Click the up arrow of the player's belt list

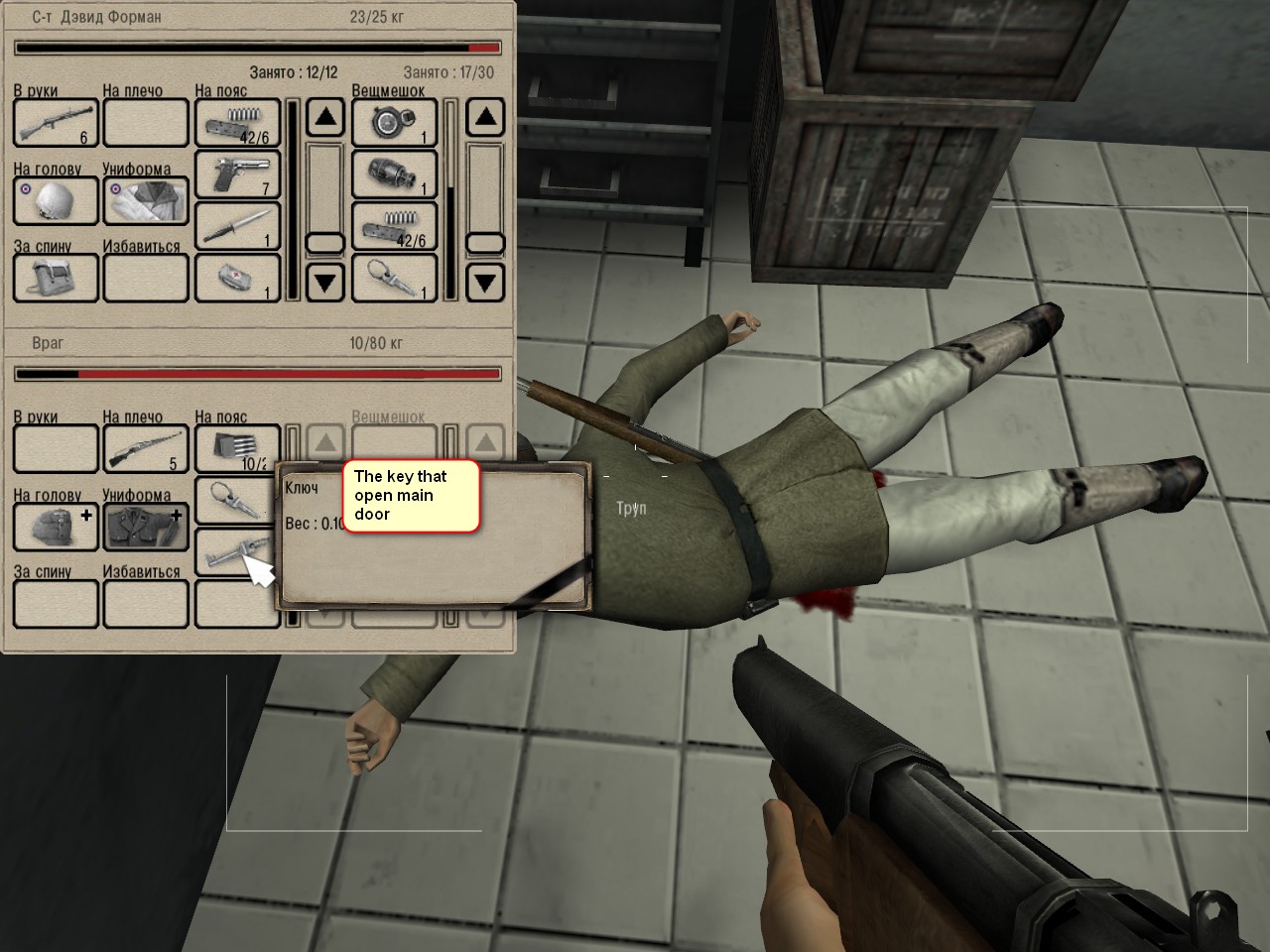[324, 119]
